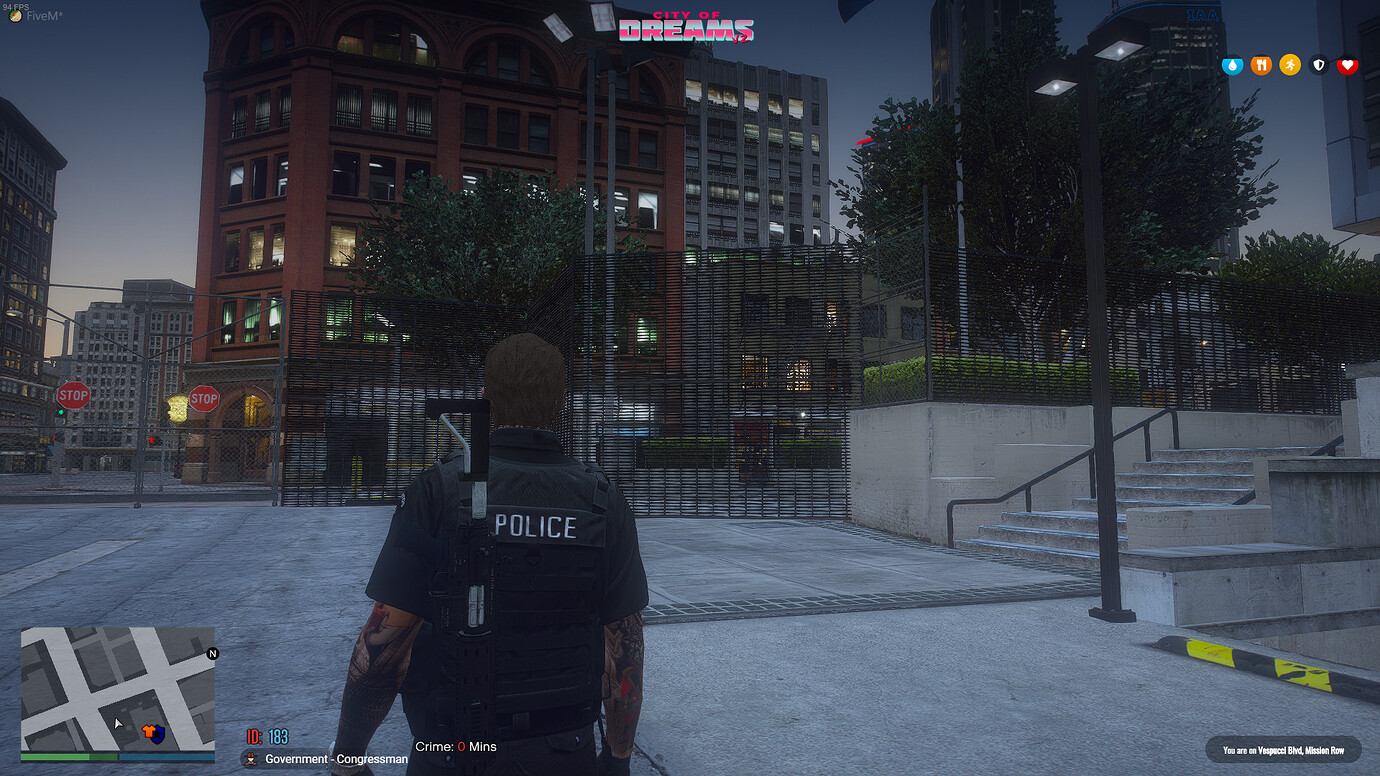Click the yellow stamina running figure icon

tap(1289, 65)
